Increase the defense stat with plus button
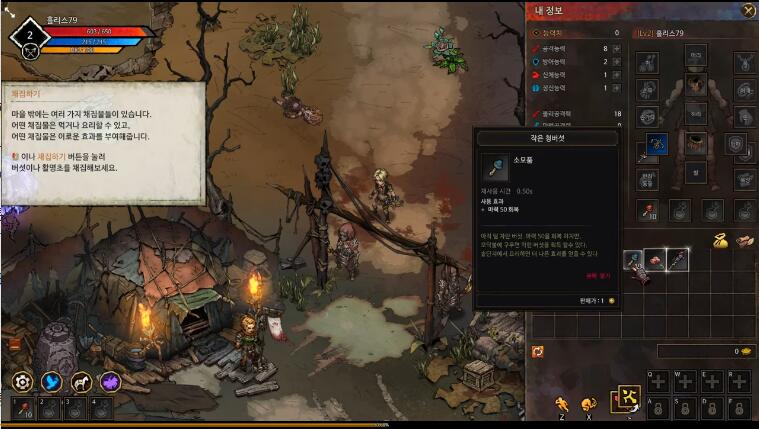This screenshot has width=759, height=429. pos(616,61)
